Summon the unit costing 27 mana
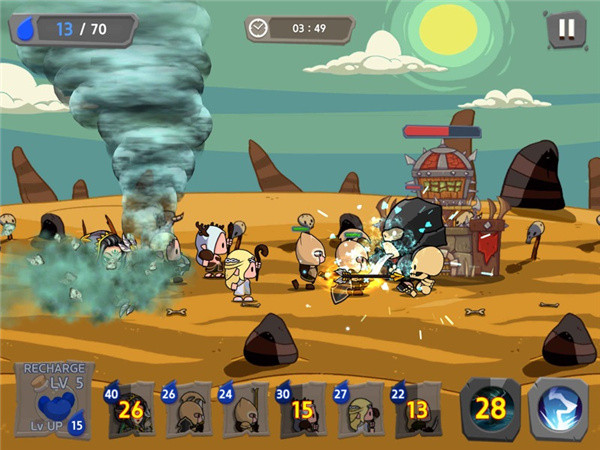Image resolution: width=600 pixels, height=450 pixels. [x=359, y=409]
